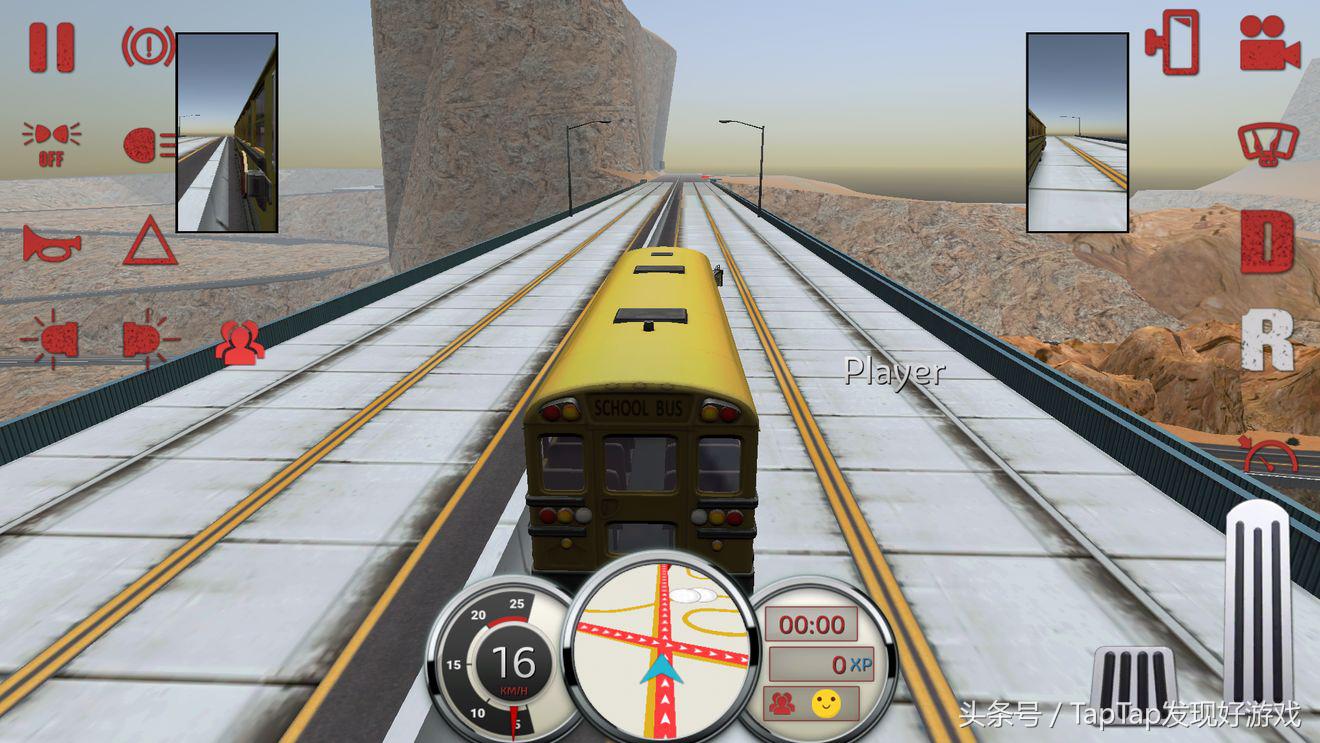Switch the lights OFF indicator
This screenshot has height=743, width=1320.
point(51,144)
